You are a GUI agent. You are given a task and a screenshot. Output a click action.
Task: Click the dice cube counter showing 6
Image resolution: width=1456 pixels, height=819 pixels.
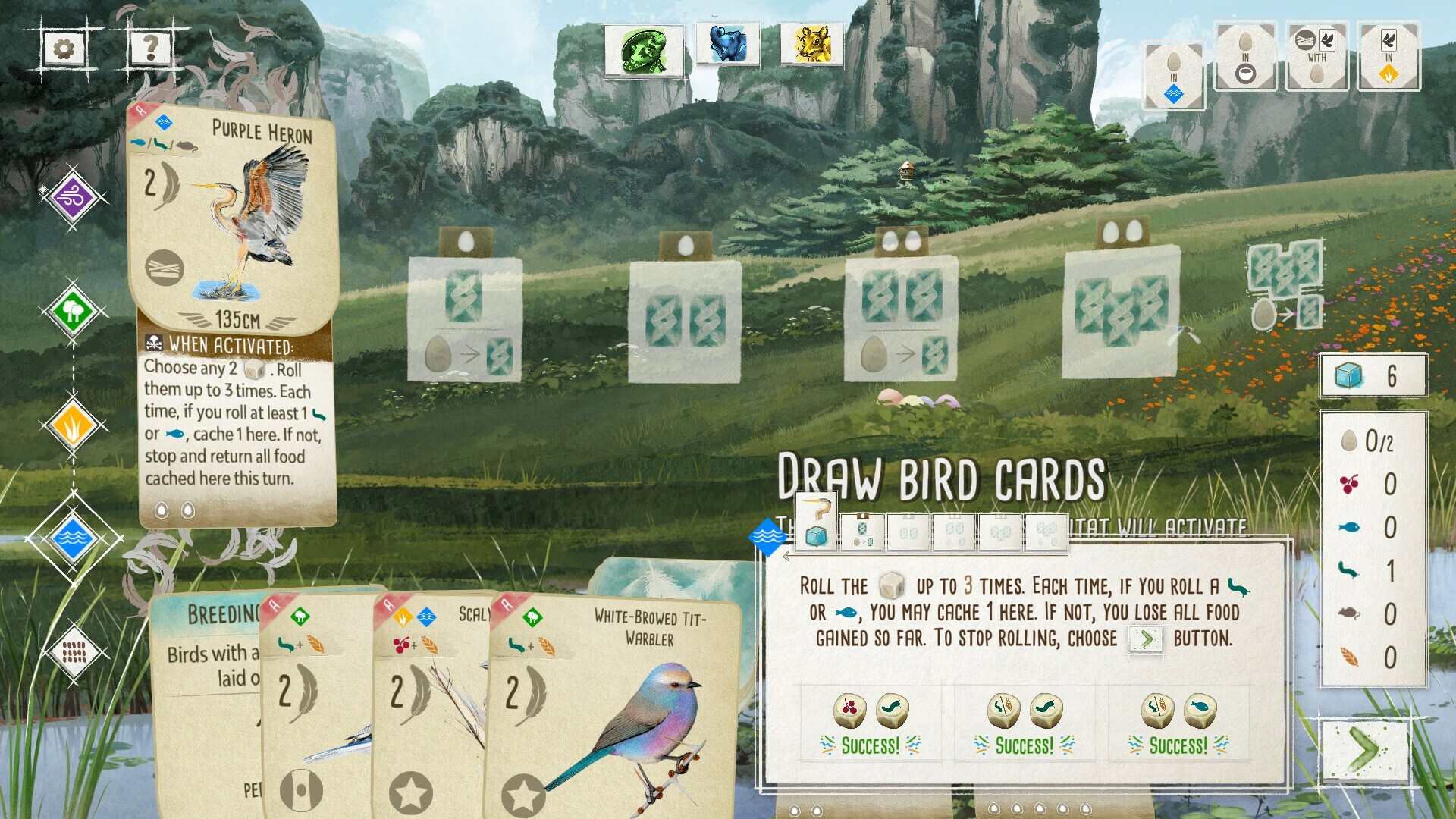coord(1375,373)
